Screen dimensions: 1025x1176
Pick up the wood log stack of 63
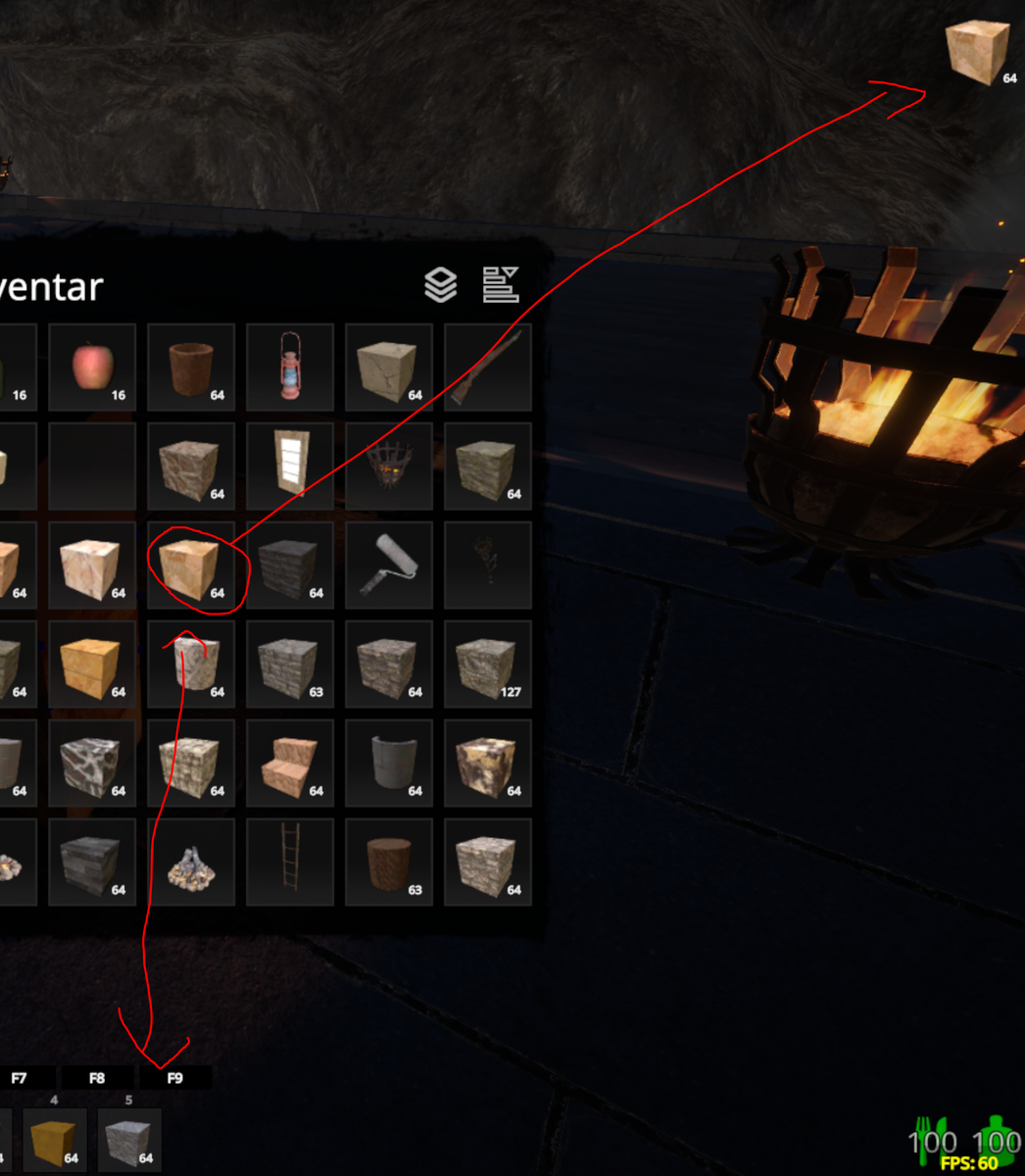(x=389, y=862)
